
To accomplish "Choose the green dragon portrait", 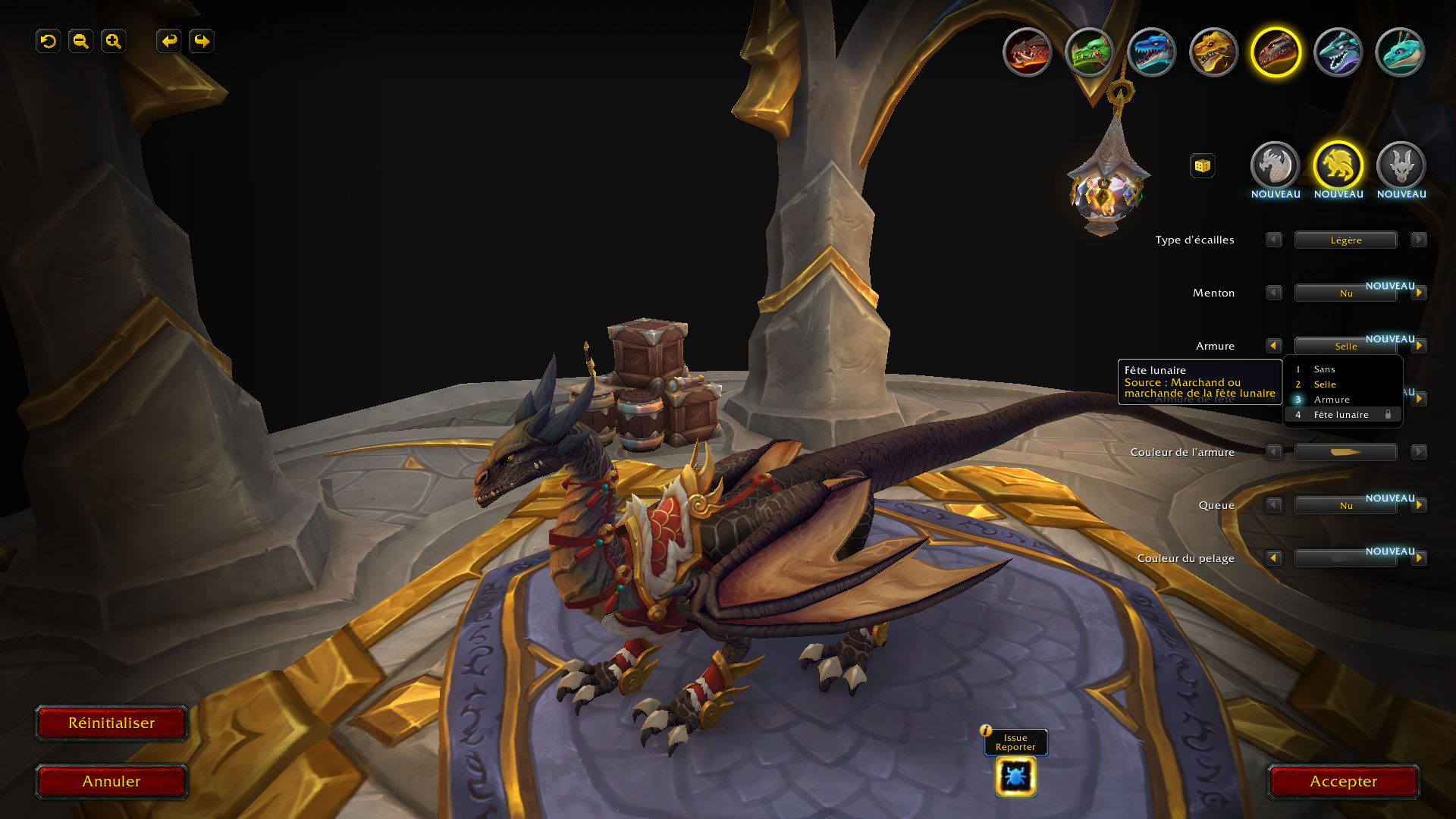I will [x=1090, y=52].
